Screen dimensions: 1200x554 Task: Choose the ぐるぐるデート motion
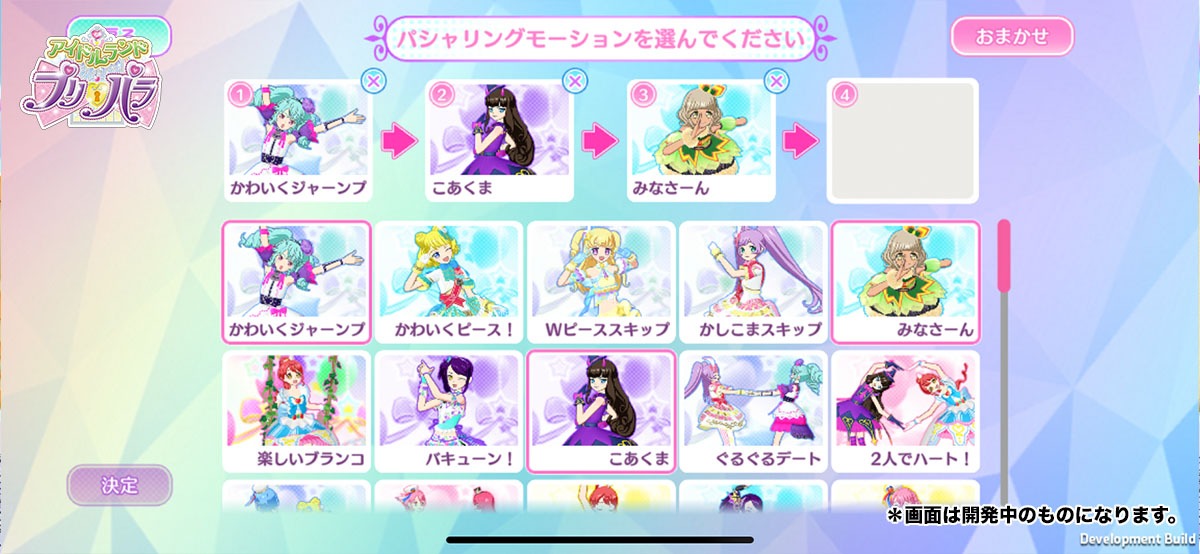[x=753, y=411]
